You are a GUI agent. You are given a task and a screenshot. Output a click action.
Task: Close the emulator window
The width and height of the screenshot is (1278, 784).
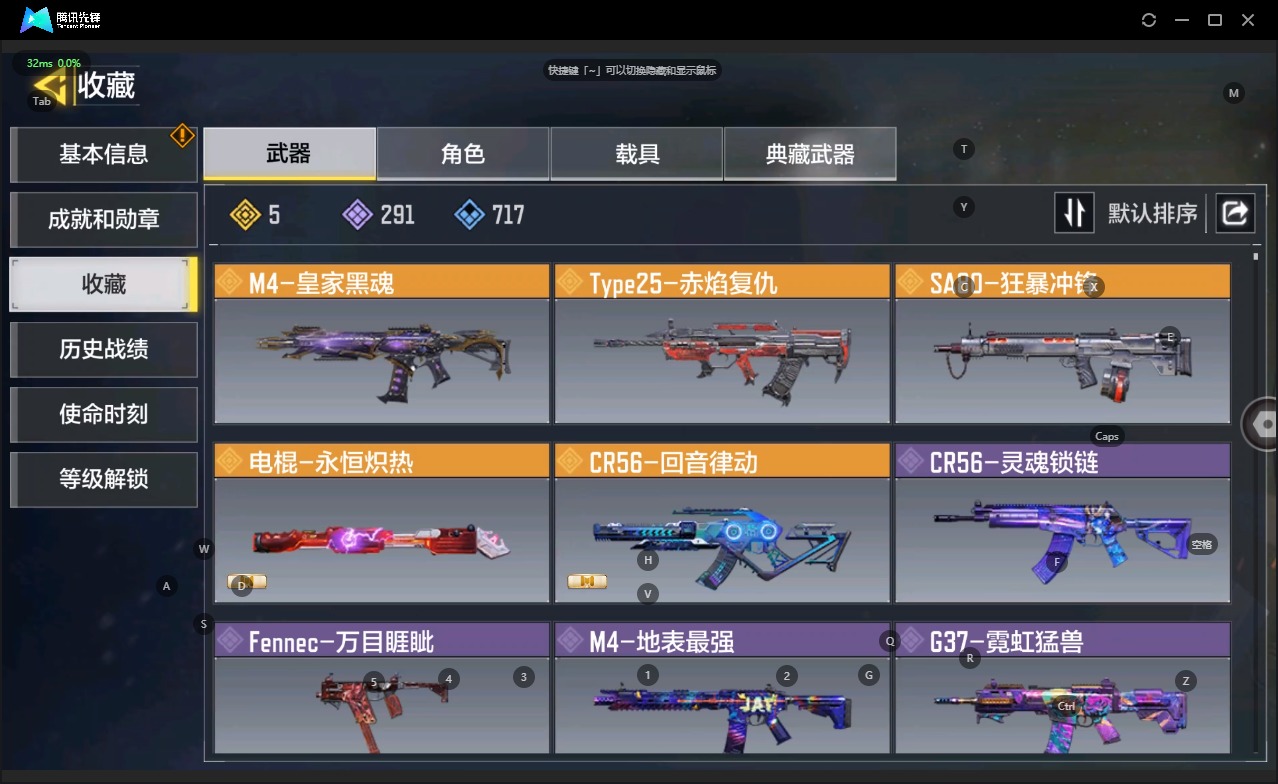(x=1248, y=20)
